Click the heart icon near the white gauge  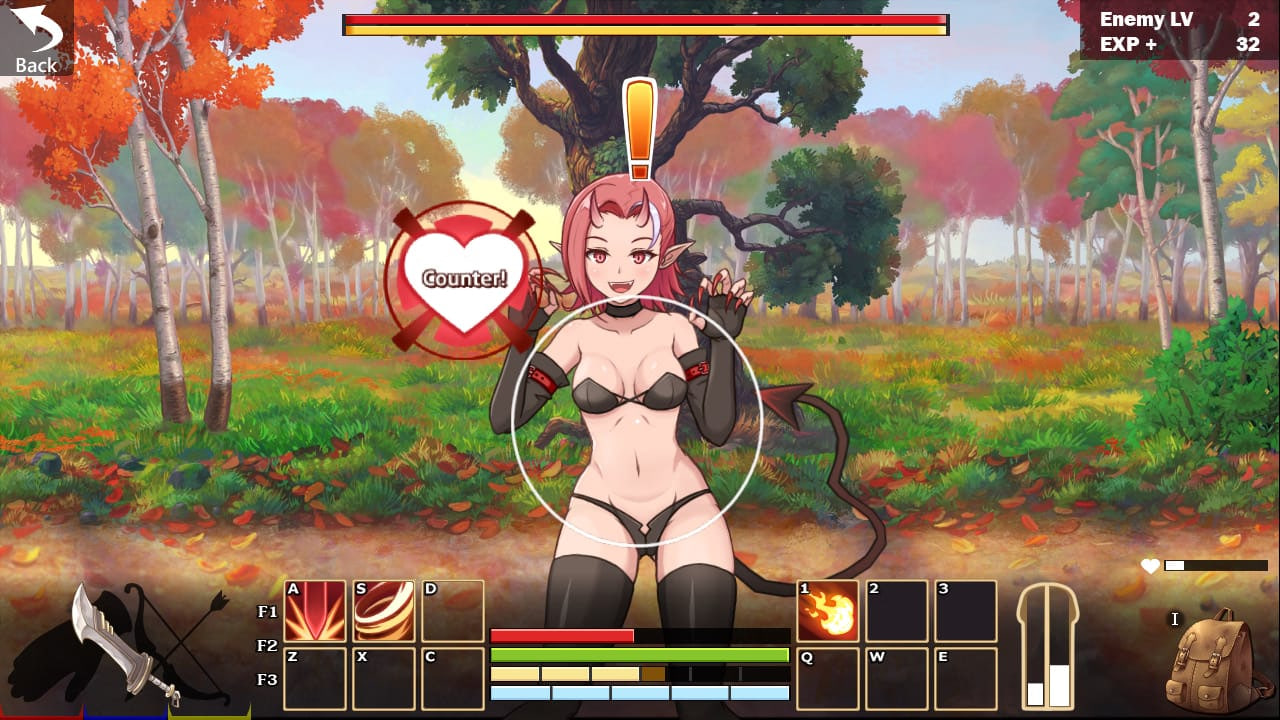1152,565
